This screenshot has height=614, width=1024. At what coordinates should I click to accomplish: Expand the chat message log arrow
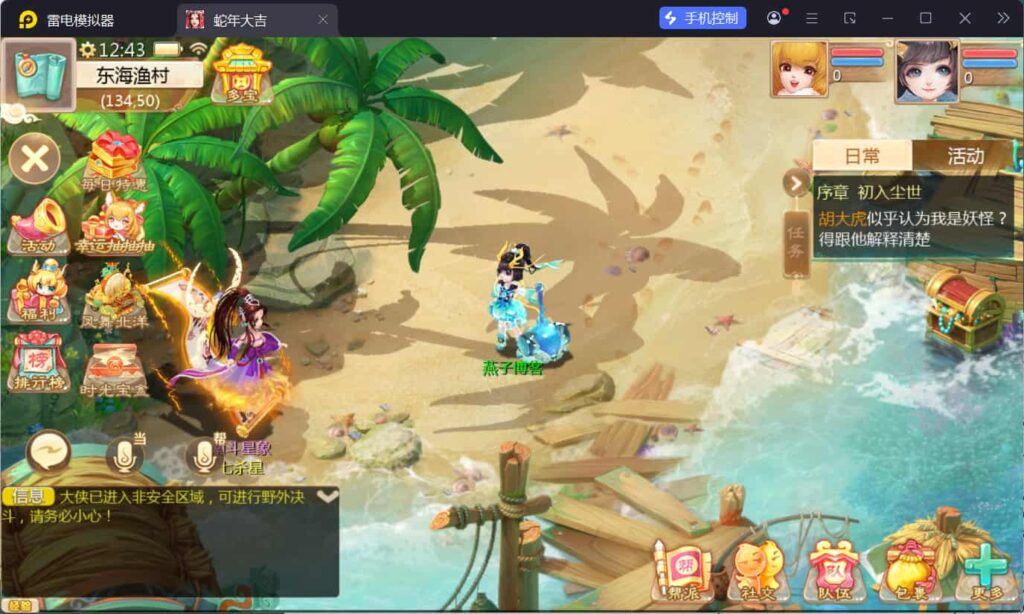tap(327, 496)
